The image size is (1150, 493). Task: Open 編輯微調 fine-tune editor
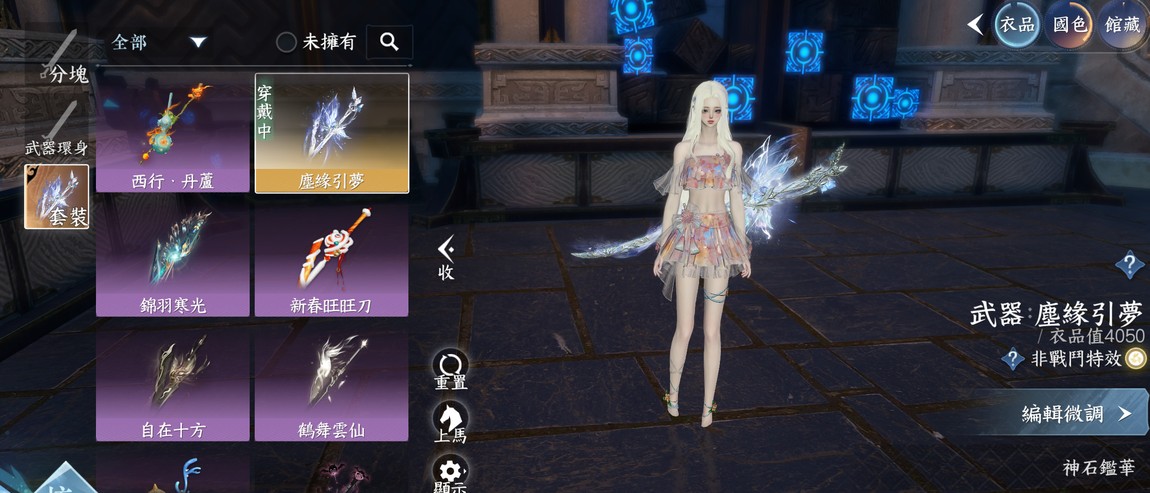pyautogui.click(x=1076, y=414)
